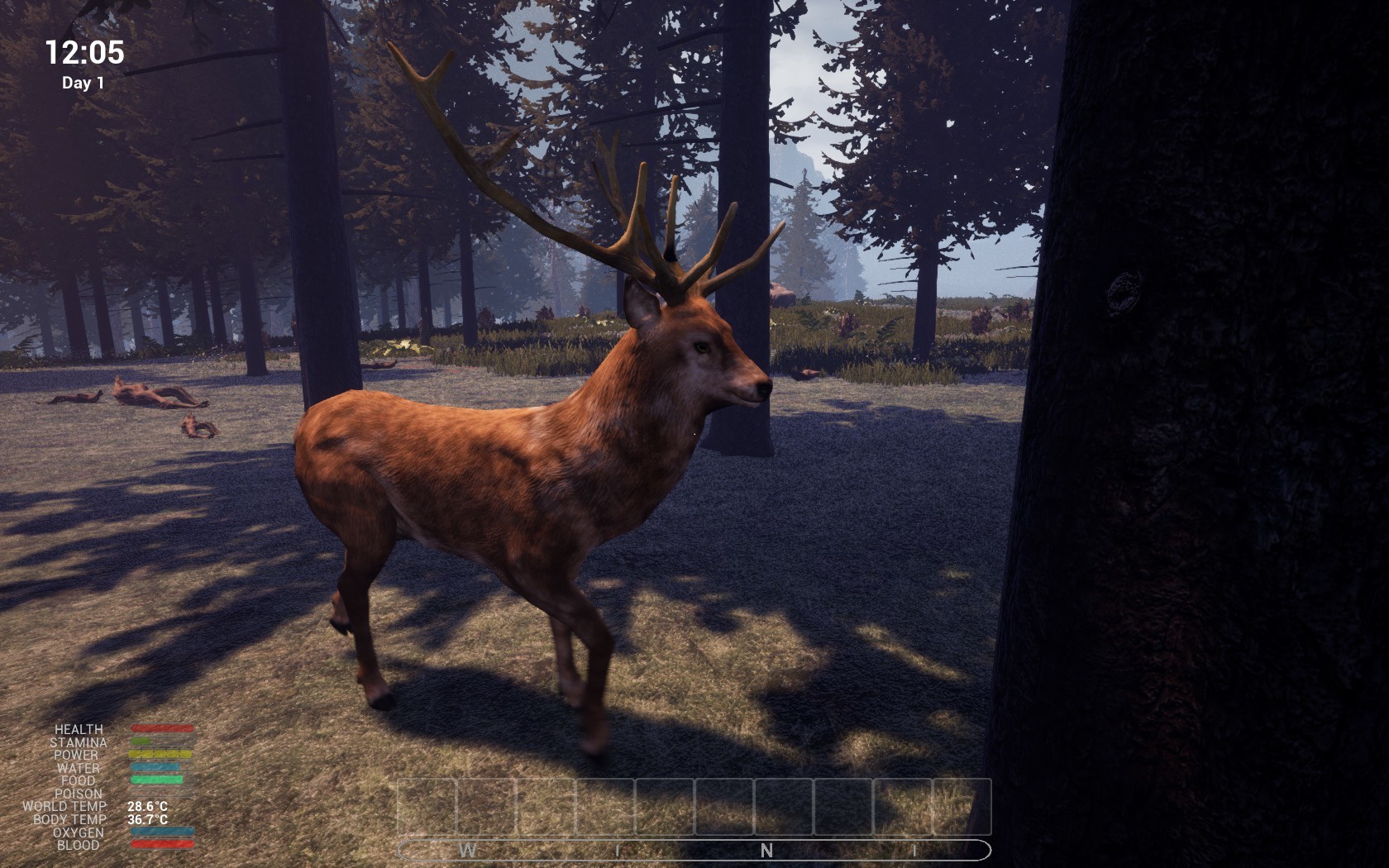
Task: Click the BODY TEMP 36.7°C reading
Action: click(x=147, y=819)
